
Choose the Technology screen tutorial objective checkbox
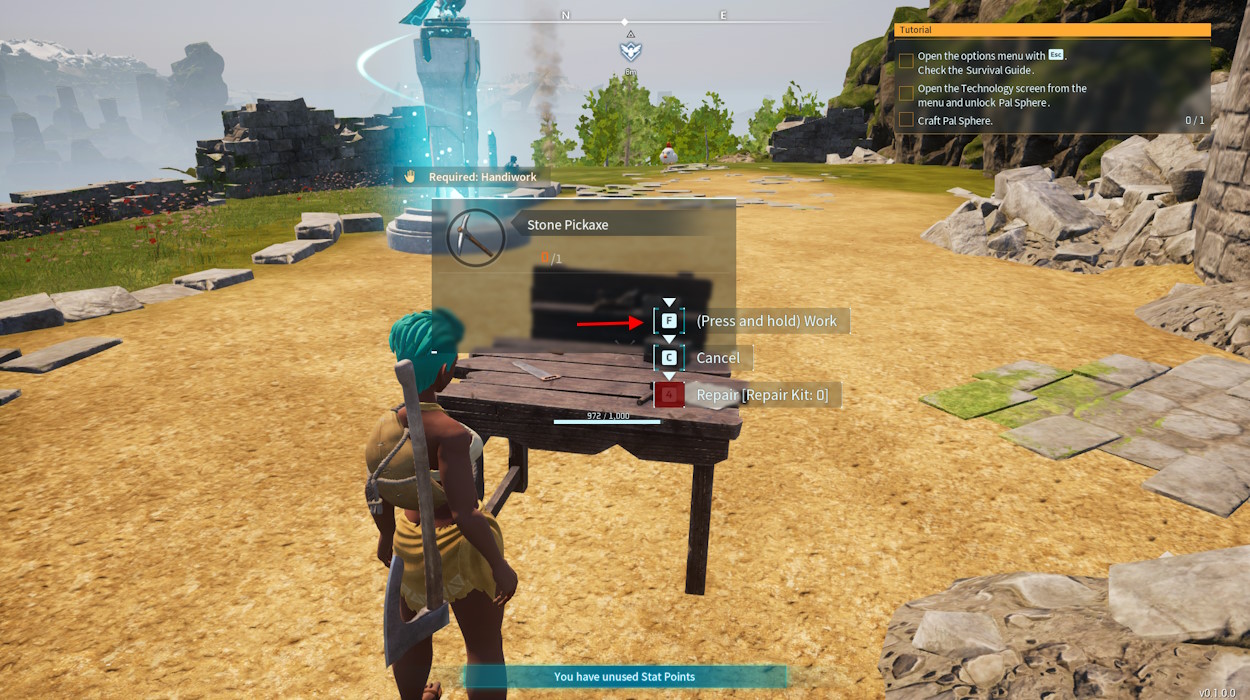906,93
